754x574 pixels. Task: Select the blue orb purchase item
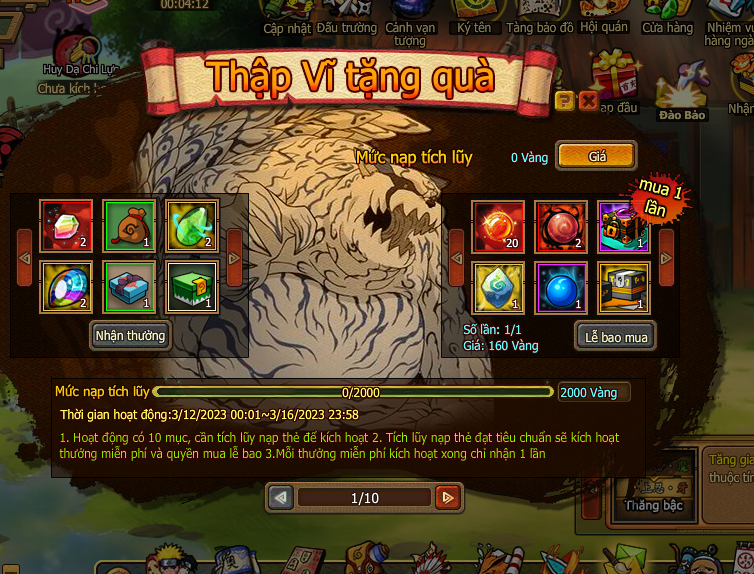click(x=560, y=288)
